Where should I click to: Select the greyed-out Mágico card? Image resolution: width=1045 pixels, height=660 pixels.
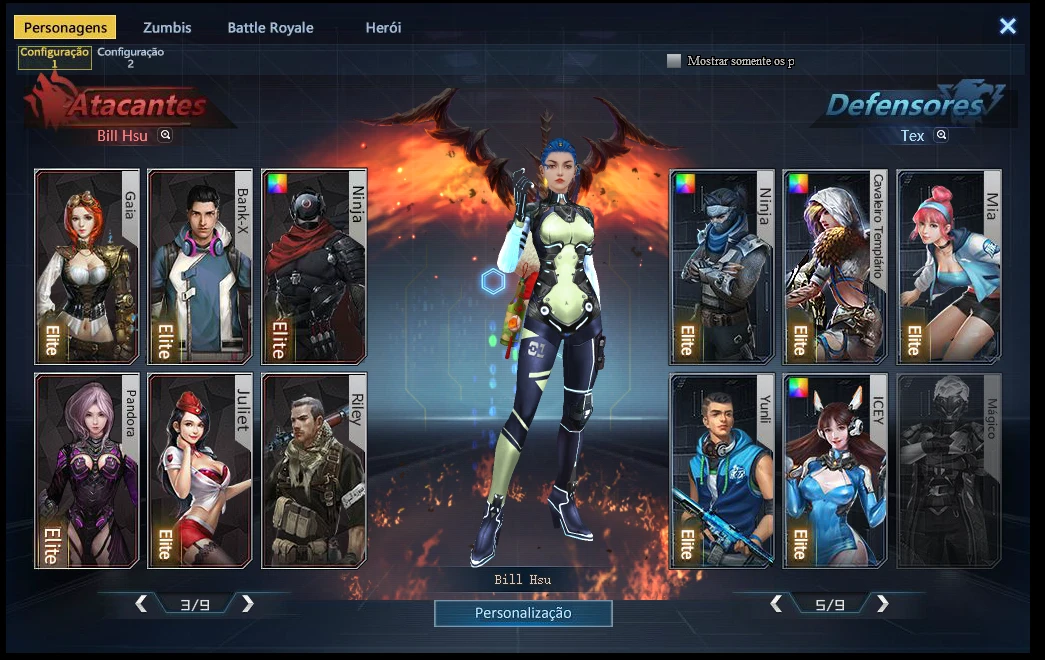click(x=948, y=470)
